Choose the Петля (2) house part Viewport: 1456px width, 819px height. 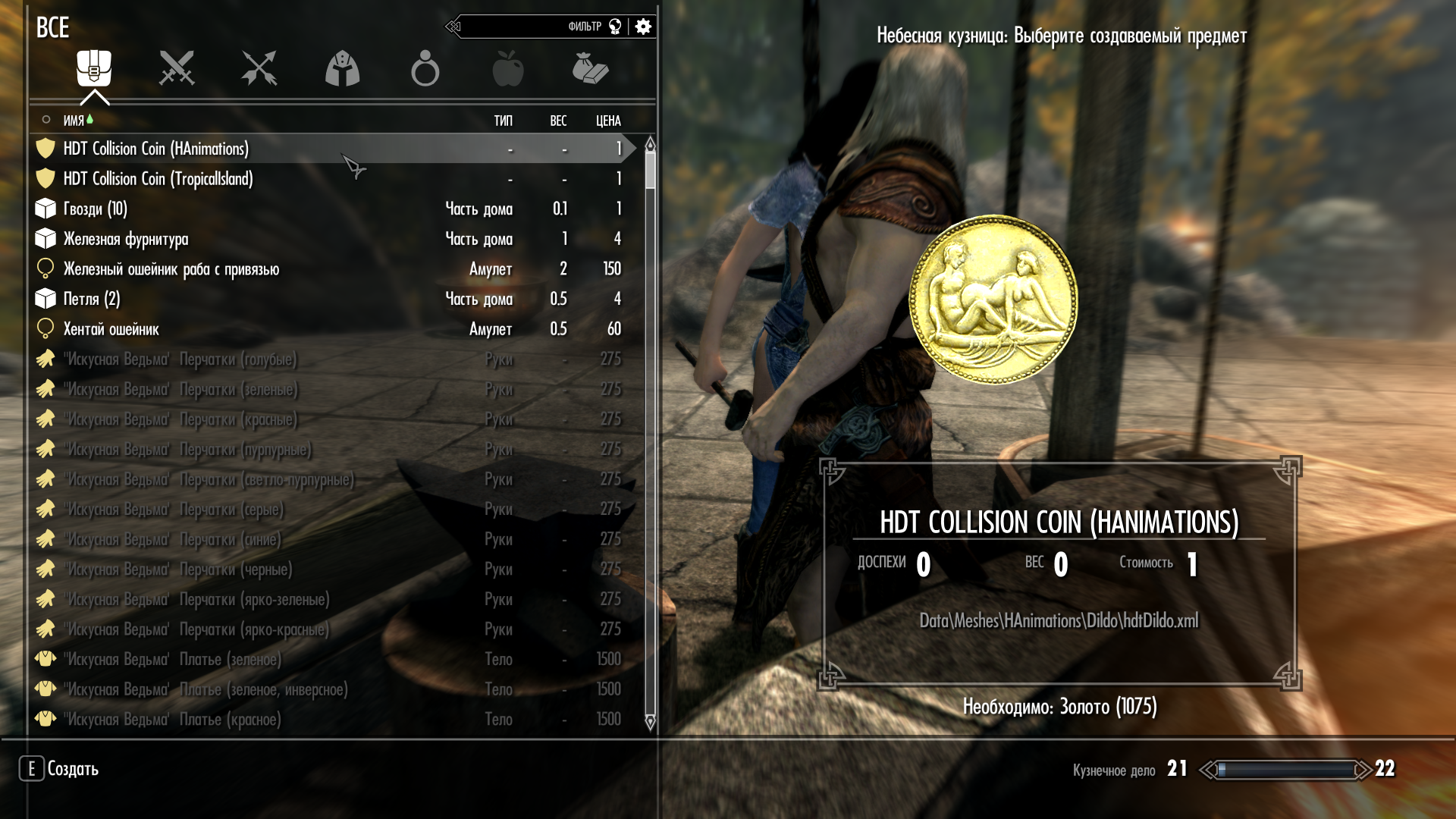(x=92, y=299)
